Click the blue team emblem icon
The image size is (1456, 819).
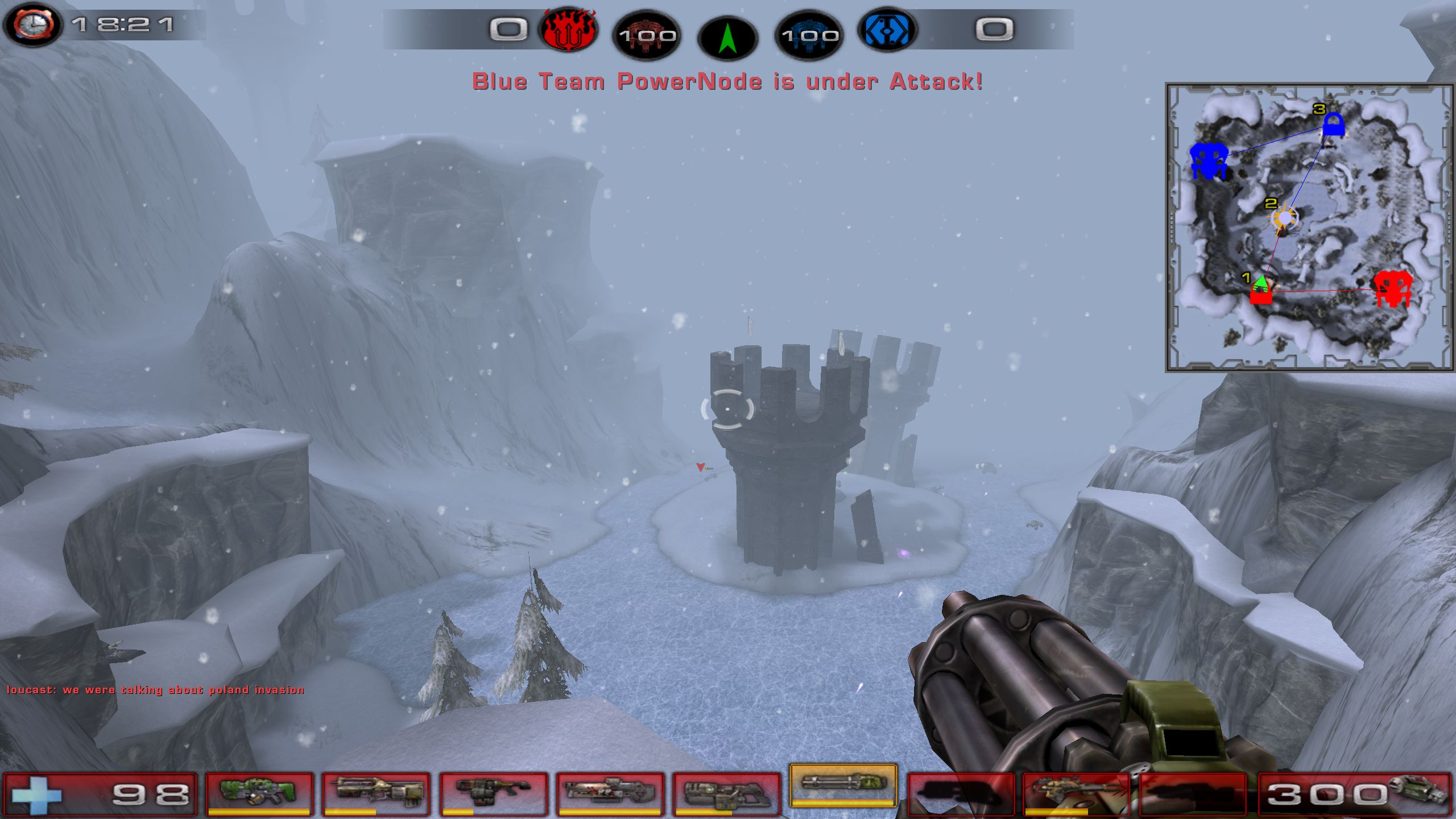pyautogui.click(x=887, y=30)
